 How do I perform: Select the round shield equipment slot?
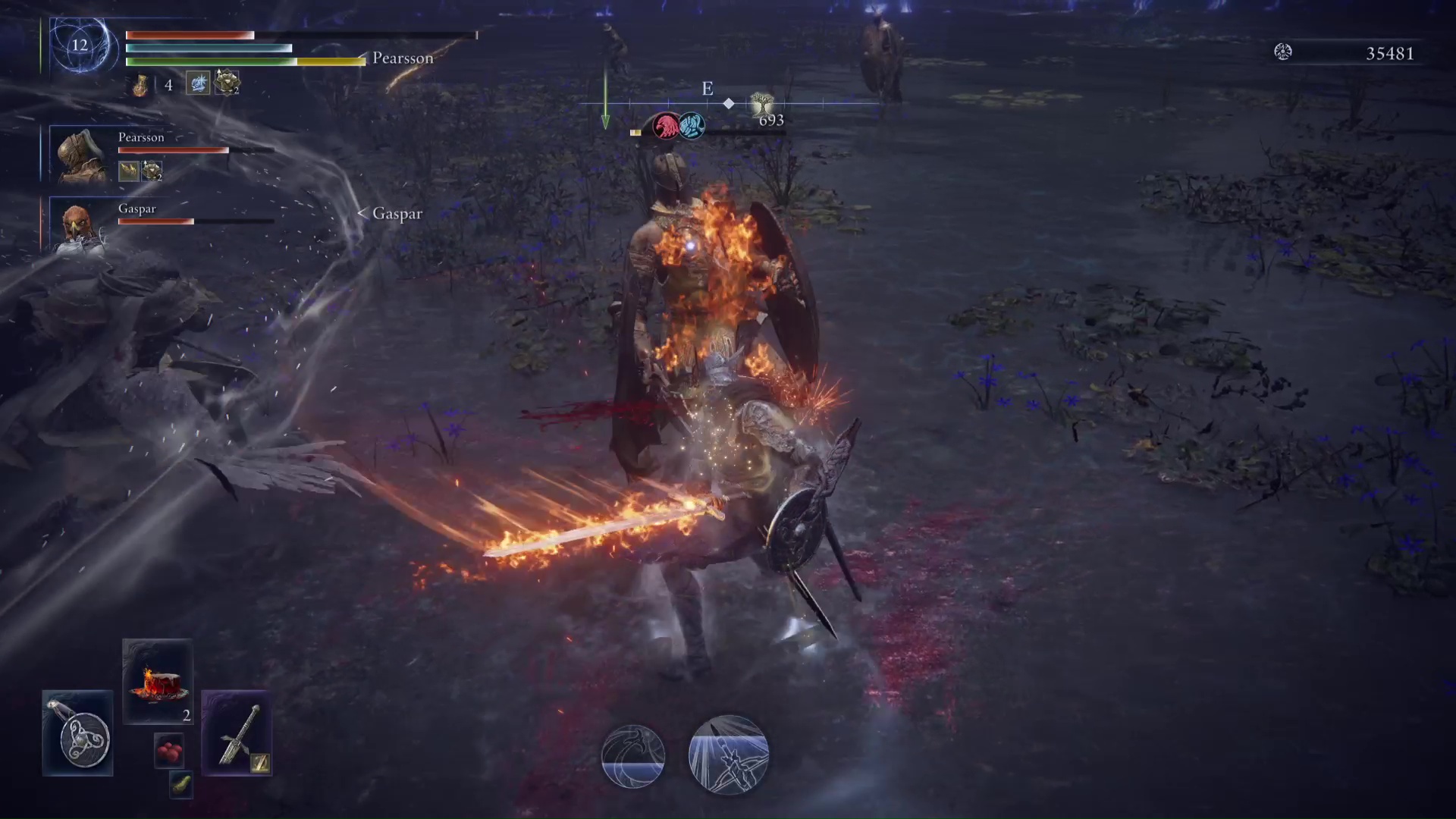pos(78,733)
